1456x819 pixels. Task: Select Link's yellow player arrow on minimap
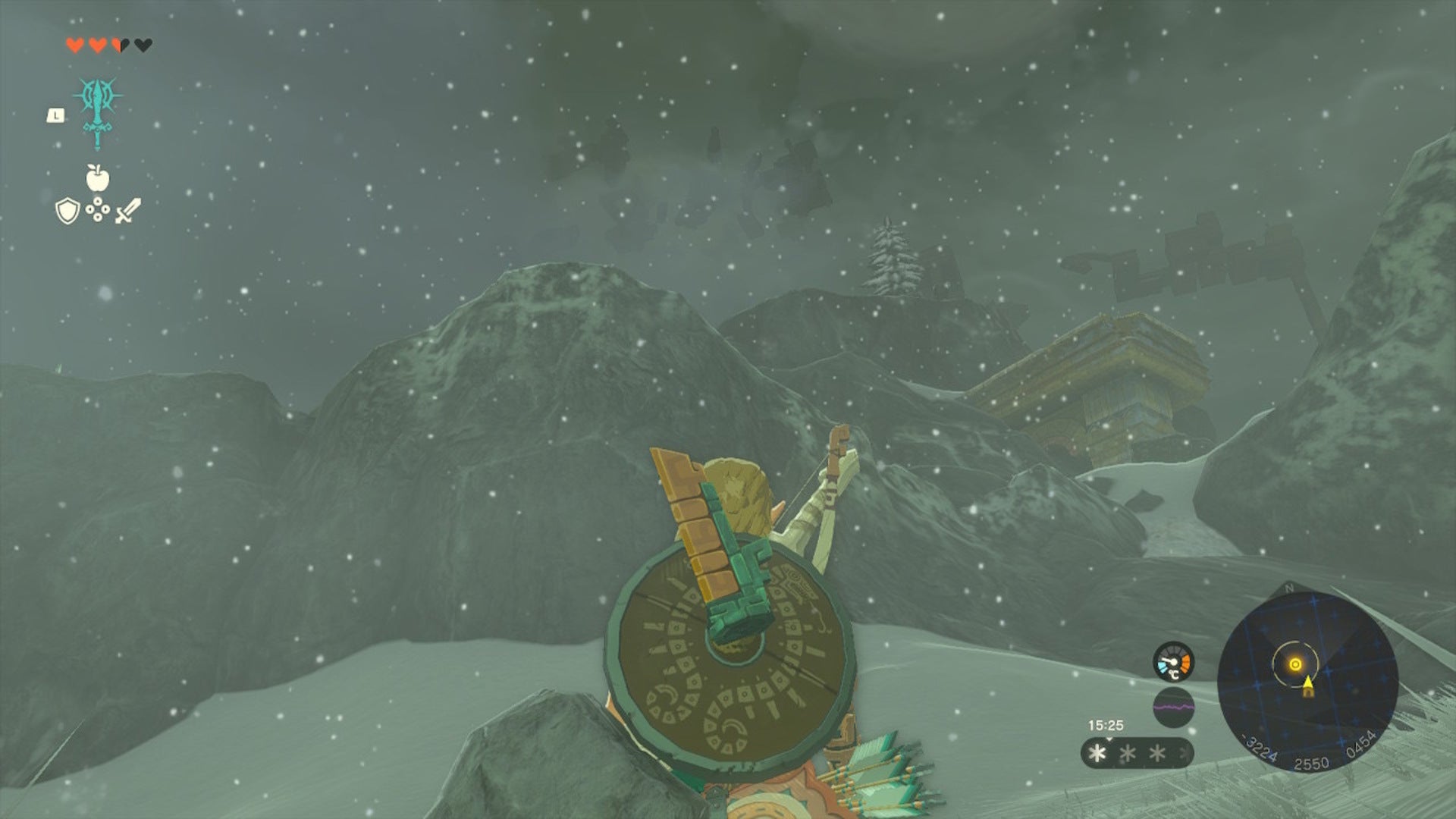[1308, 683]
